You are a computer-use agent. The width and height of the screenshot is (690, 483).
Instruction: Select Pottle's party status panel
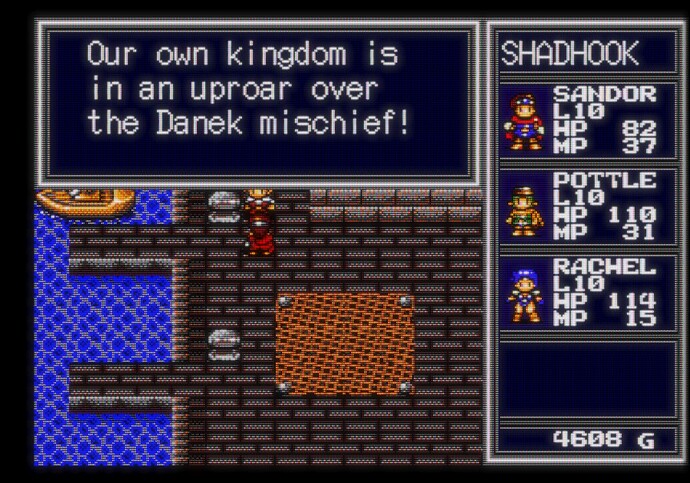580,206
